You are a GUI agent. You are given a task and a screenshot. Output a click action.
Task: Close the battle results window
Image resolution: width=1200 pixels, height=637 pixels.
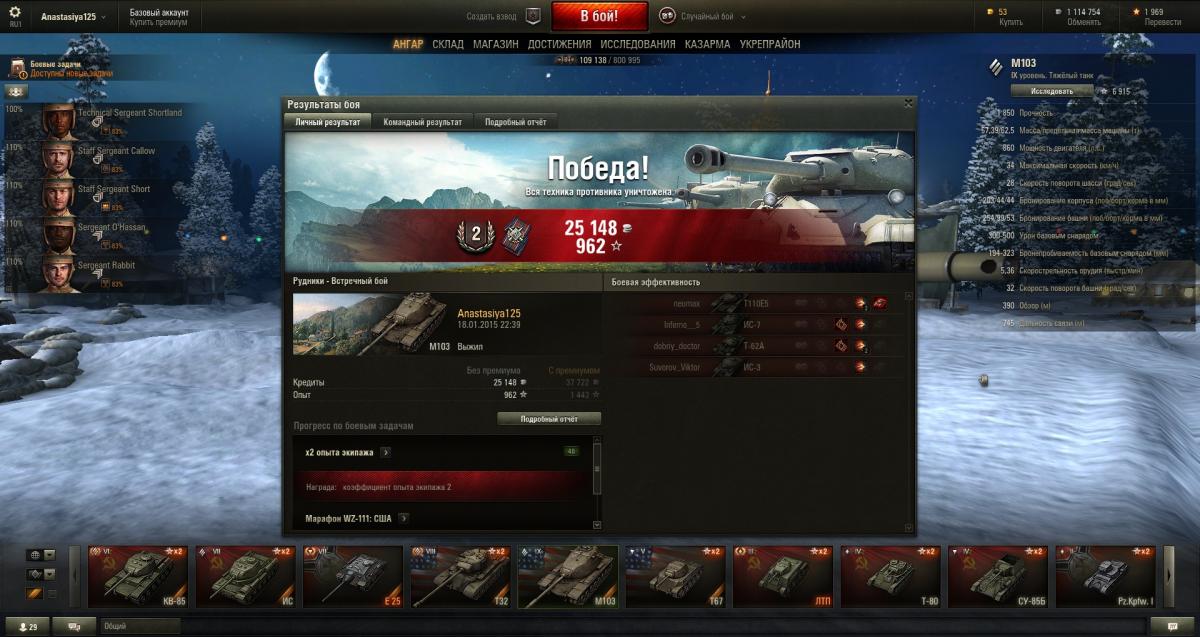point(908,102)
